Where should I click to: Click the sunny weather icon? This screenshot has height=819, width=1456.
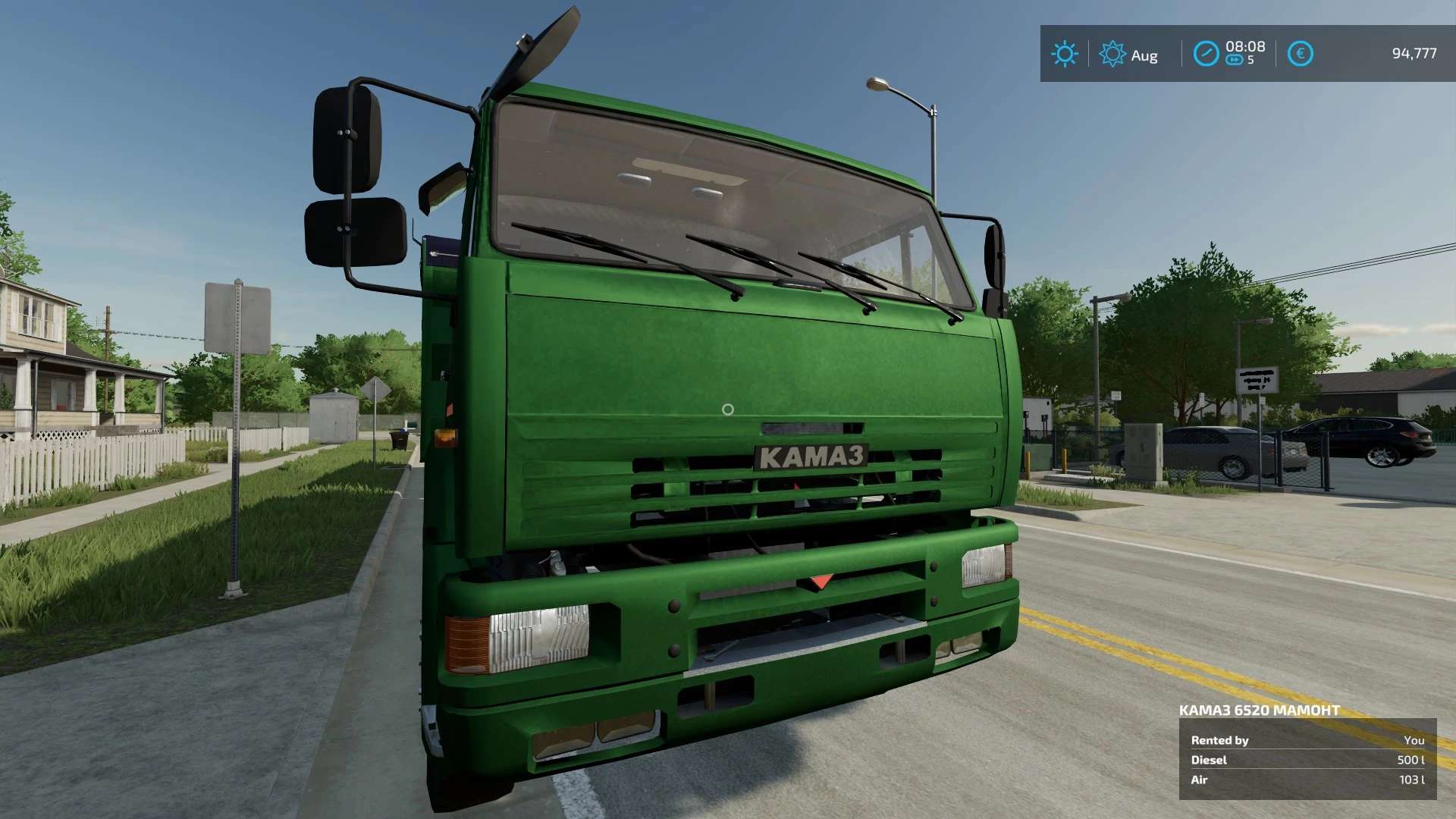pyautogui.click(x=1064, y=54)
